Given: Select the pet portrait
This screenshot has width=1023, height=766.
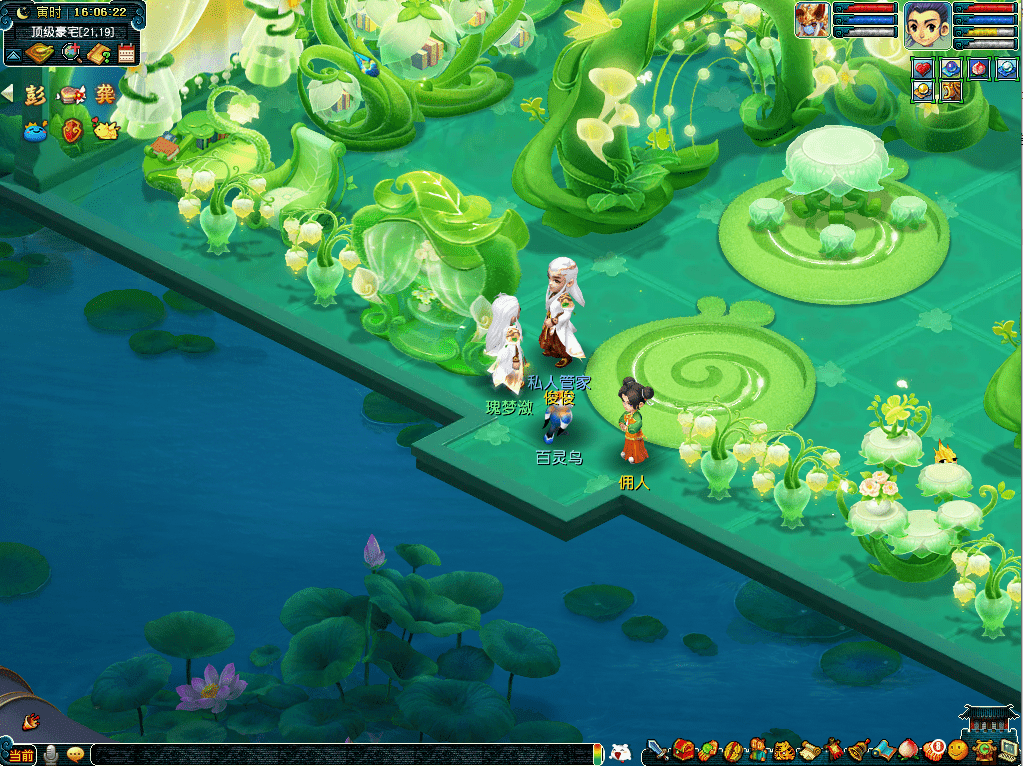Looking at the screenshot, I should [812, 20].
